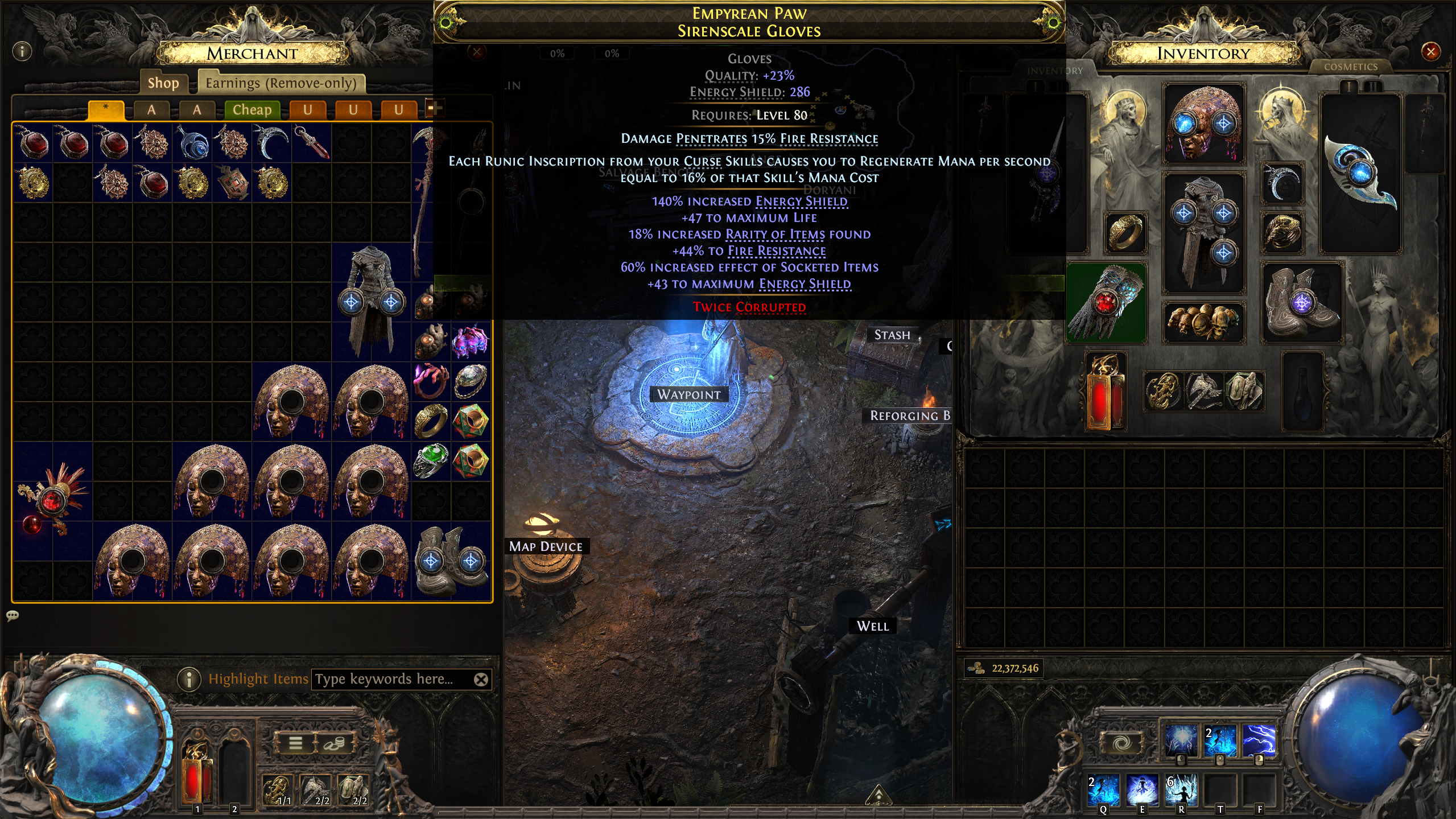Select the equipped body armour slot
Screen dimensions: 1456x819
coord(1203,232)
